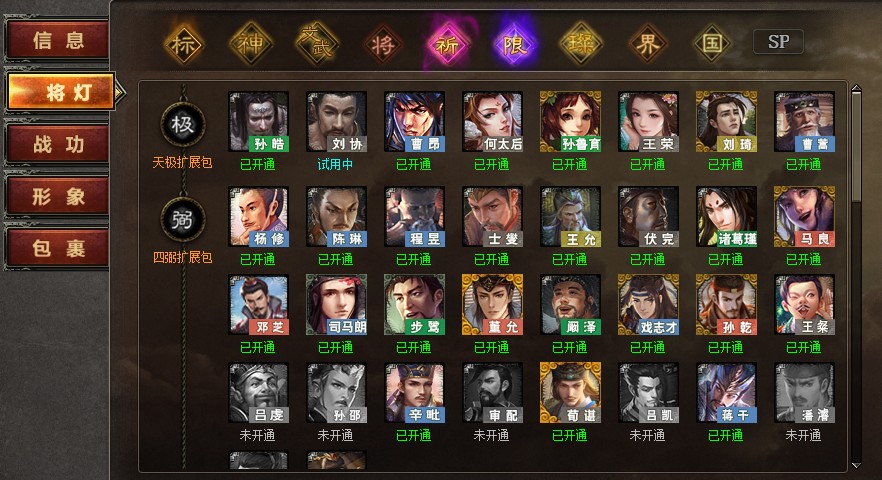Choose the 何太后 portrait
This screenshot has width=882, height=480.
(493, 122)
